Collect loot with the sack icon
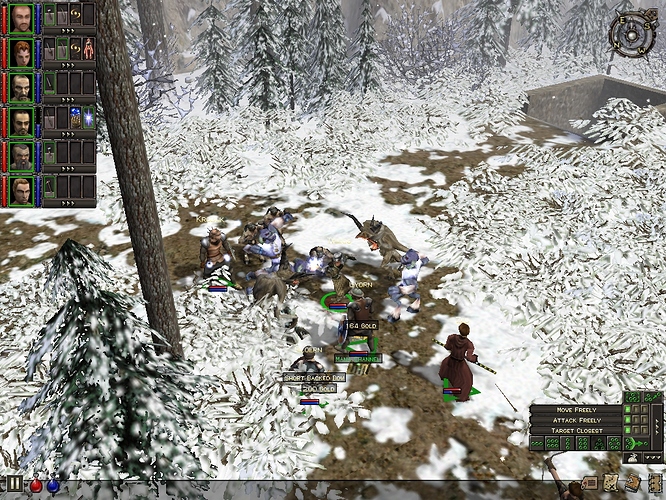666x500 pixels. [x=633, y=457]
